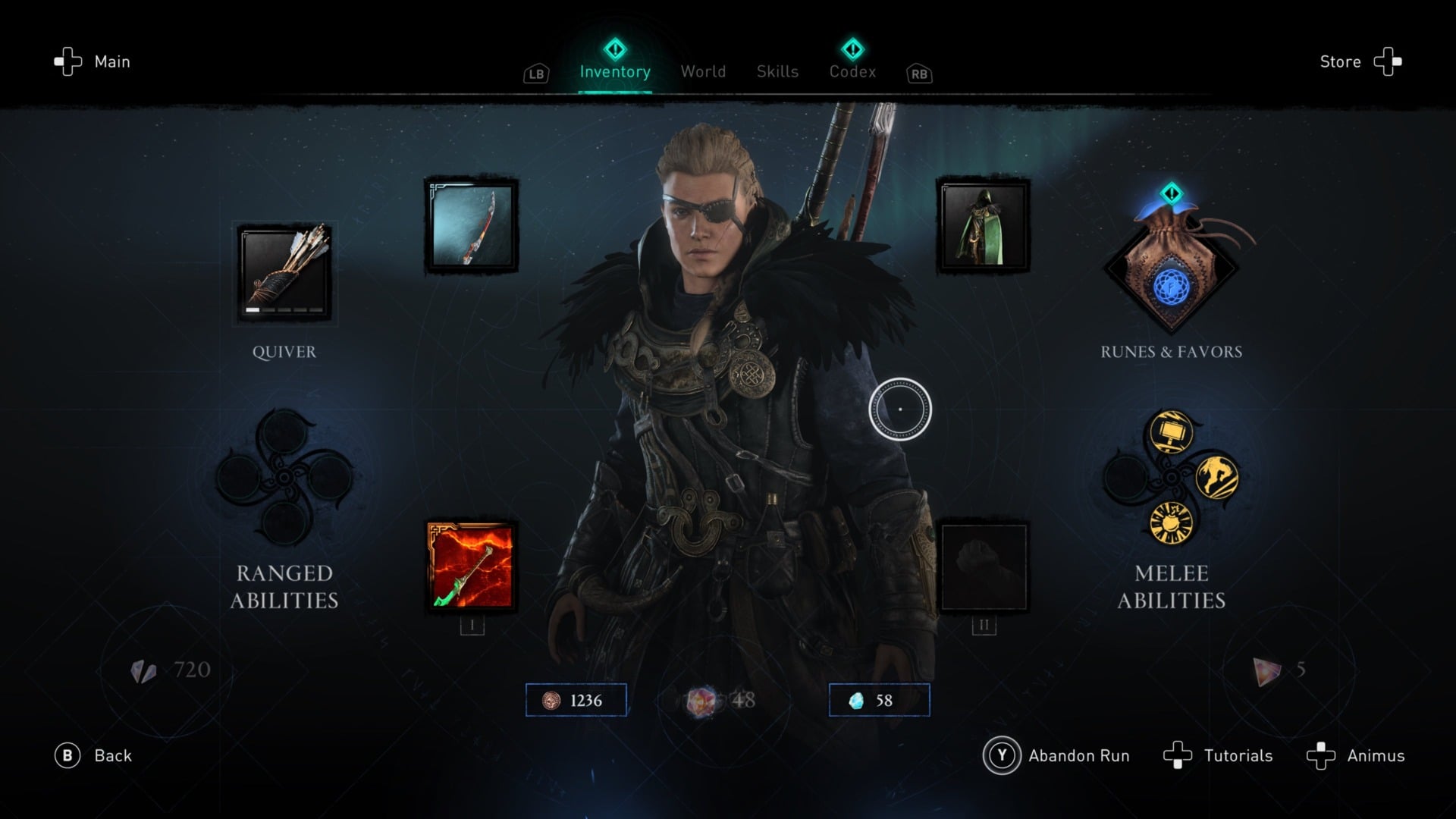
Task: Select the equipped bow thumbnail
Action: (470, 225)
